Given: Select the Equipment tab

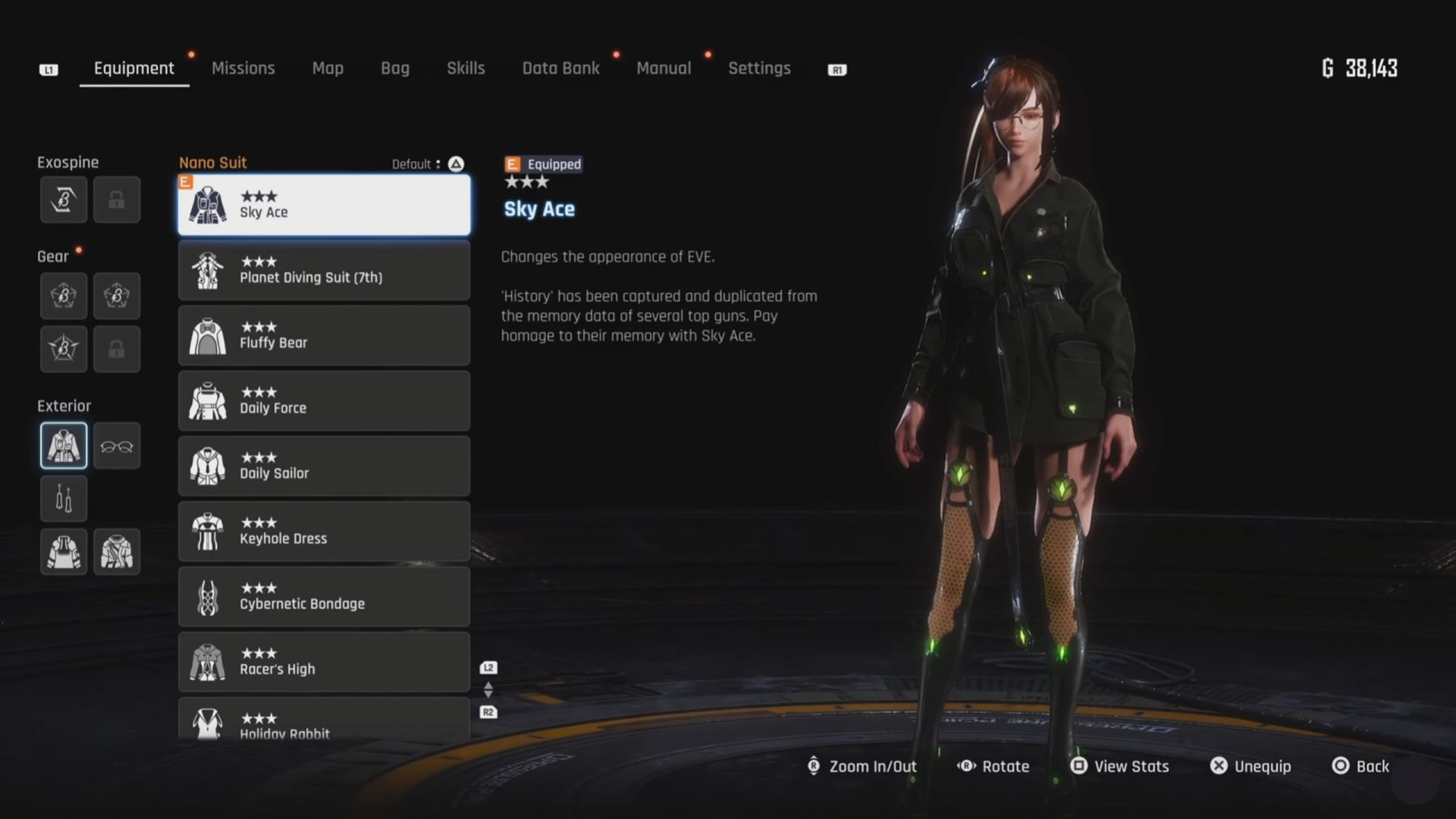Looking at the screenshot, I should (133, 68).
